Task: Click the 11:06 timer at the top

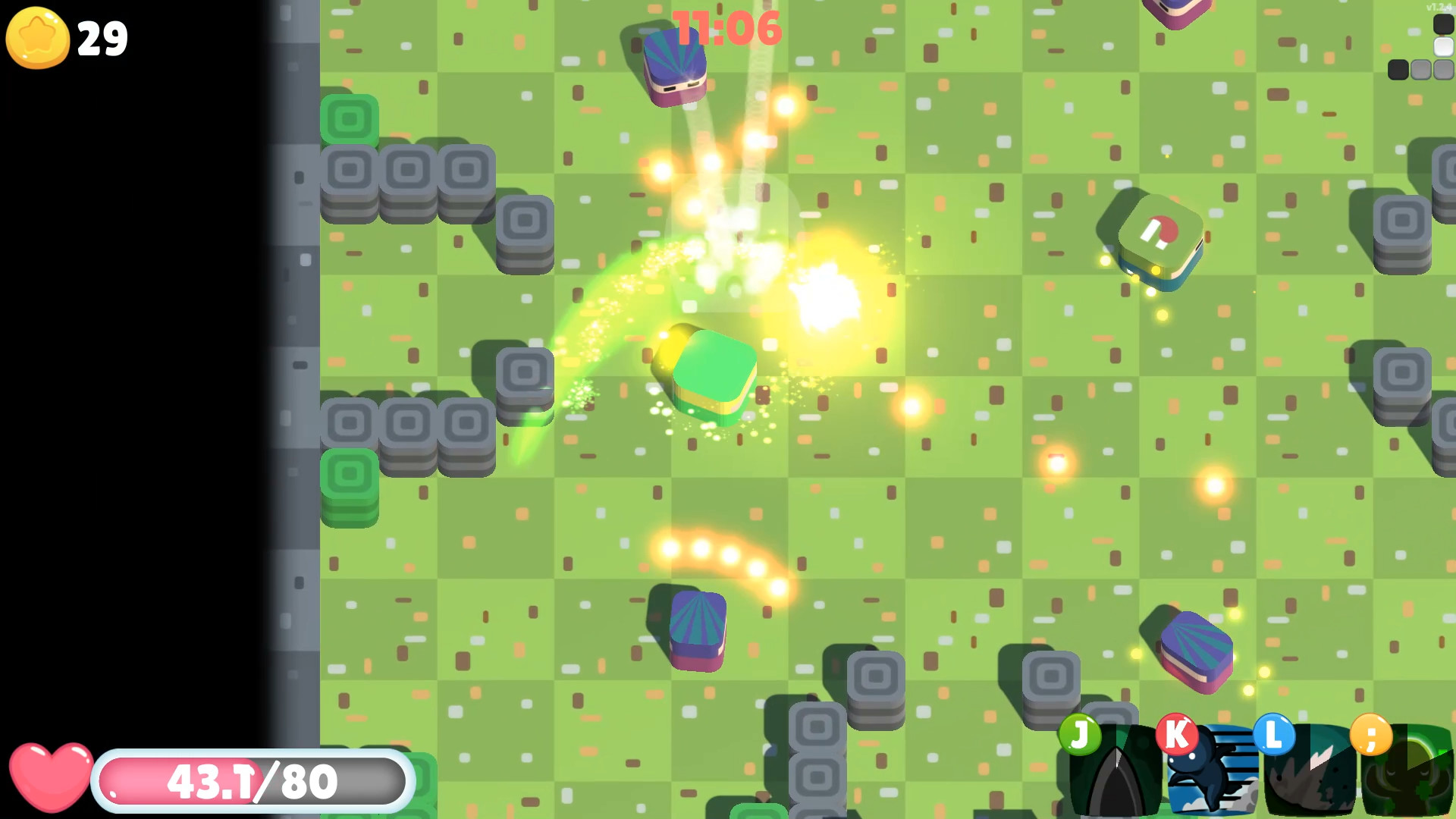Action: tap(730, 27)
